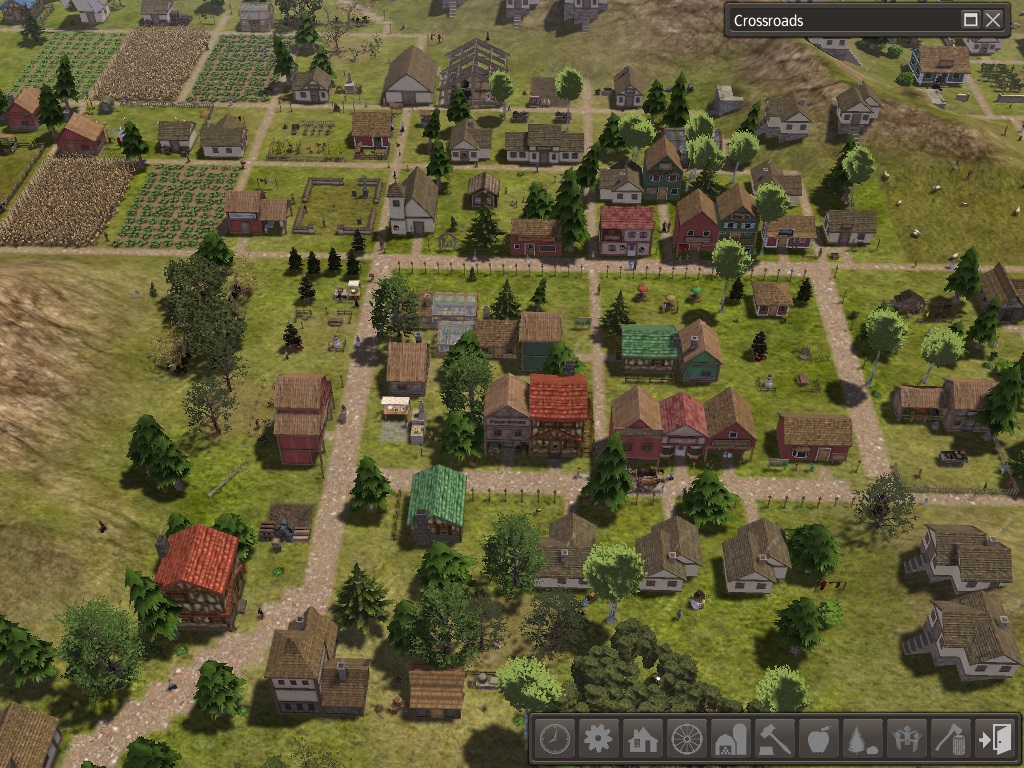The height and width of the screenshot is (768, 1024).
Task: Open the wagon wheel roads menu
Action: [686, 740]
